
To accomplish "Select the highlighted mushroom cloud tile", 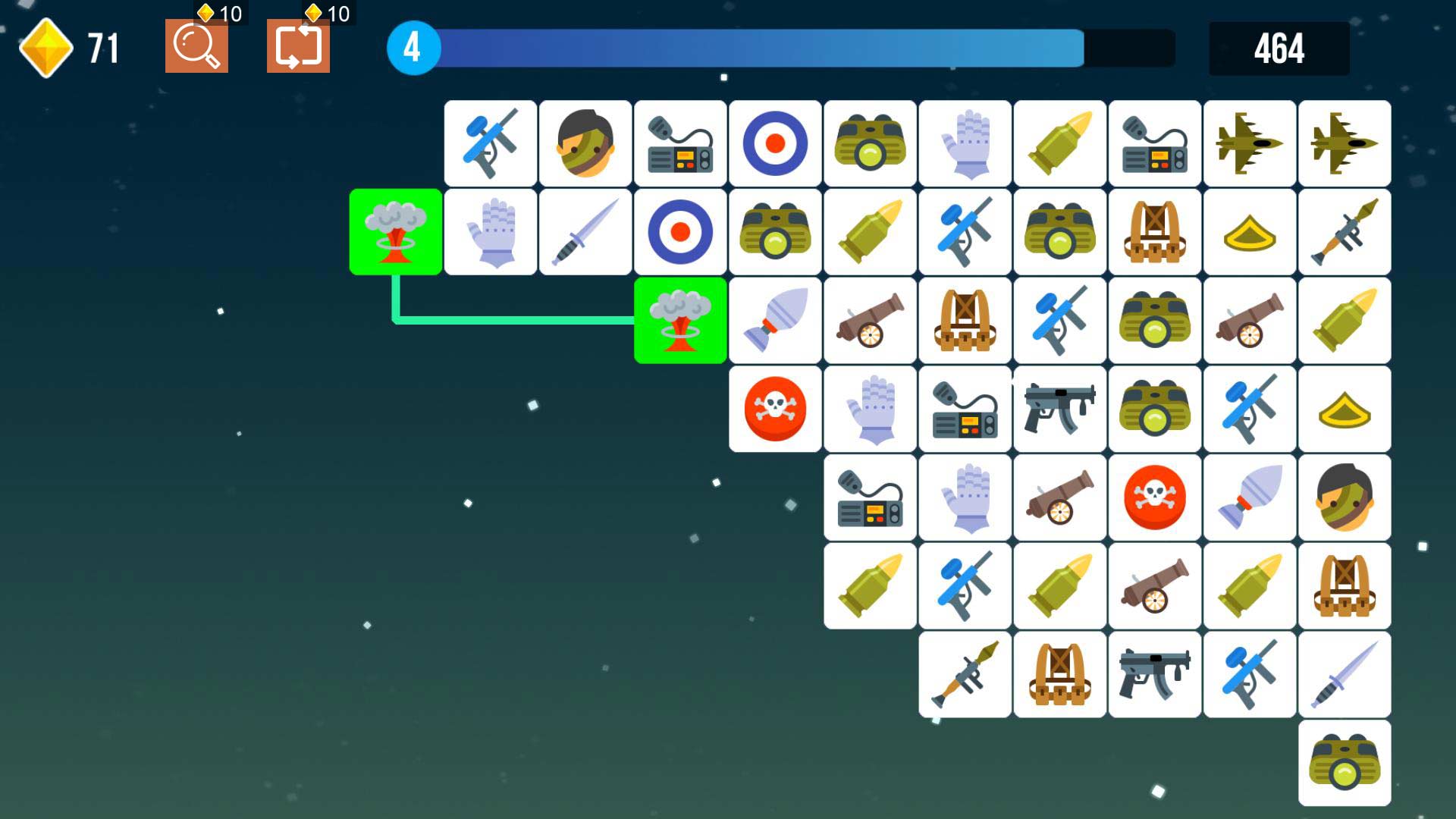I will (394, 231).
